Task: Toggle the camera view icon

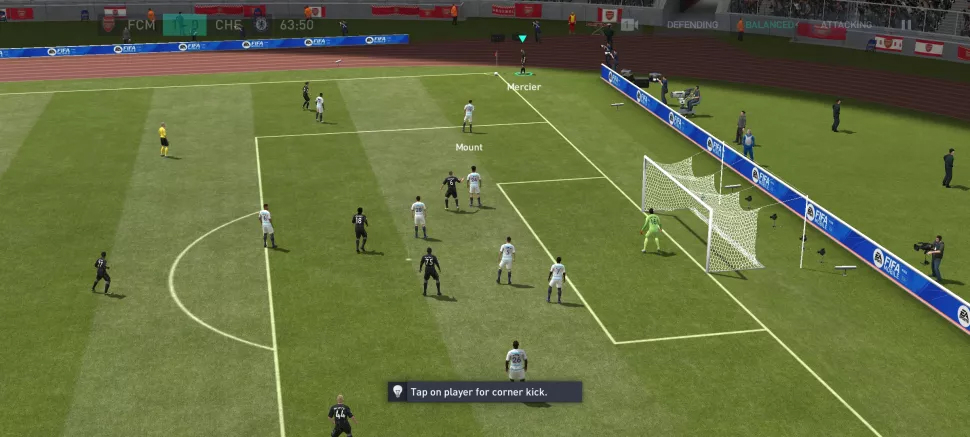Action: coord(629,24)
